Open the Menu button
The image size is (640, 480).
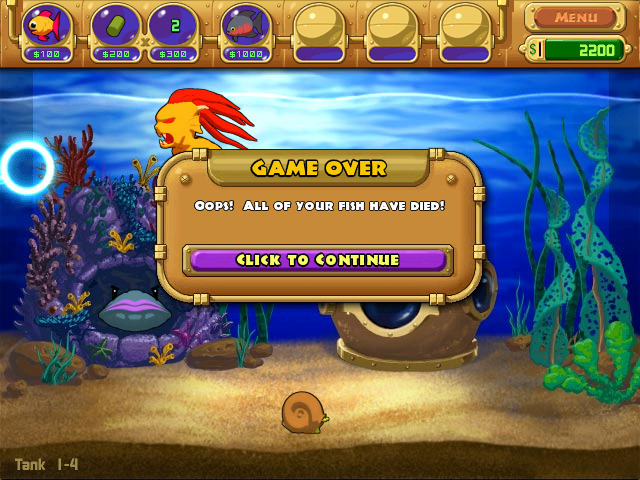tap(575, 17)
